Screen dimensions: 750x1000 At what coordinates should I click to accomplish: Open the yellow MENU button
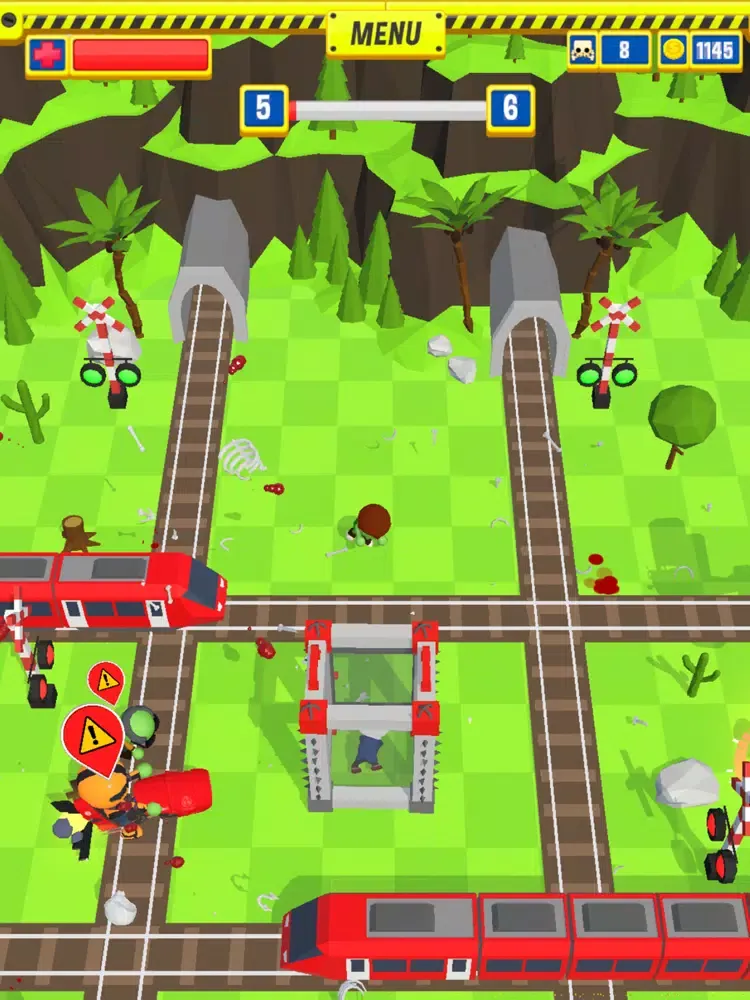tap(386, 34)
